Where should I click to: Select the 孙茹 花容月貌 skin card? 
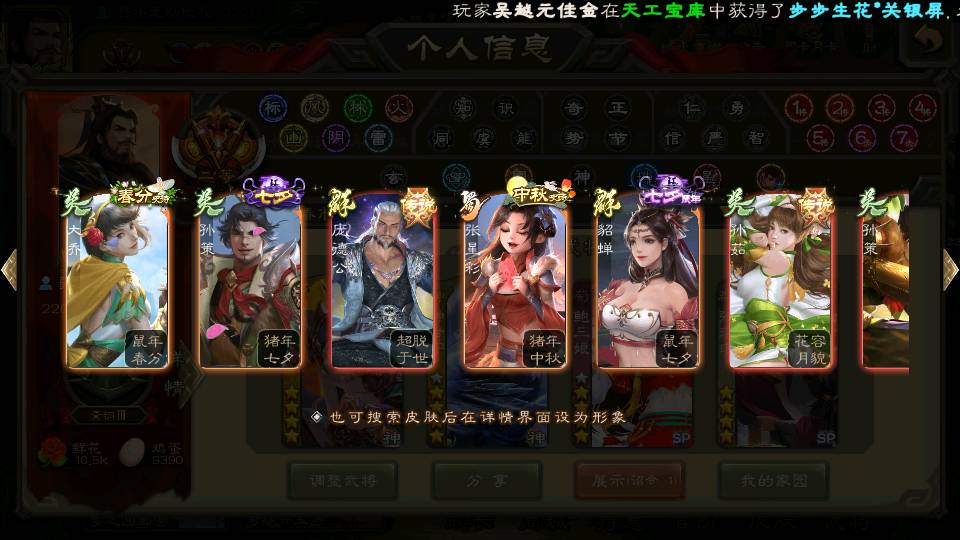[781, 280]
